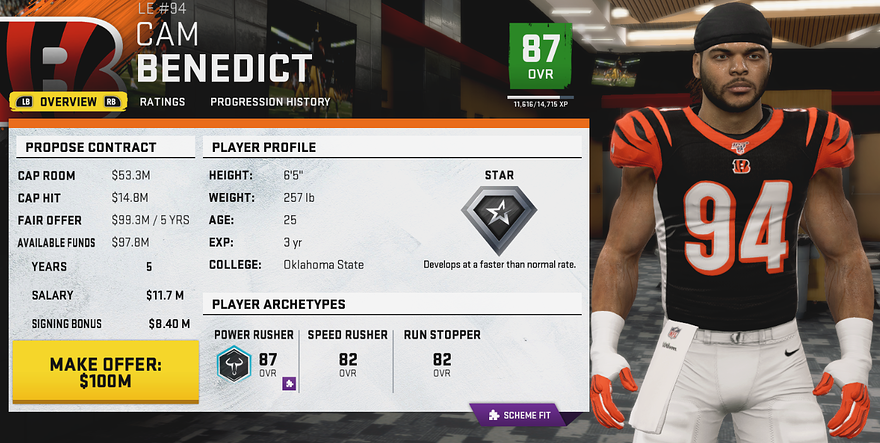Click the Power Rusher archetype icon
The width and height of the screenshot is (880, 443).
(x=237, y=365)
